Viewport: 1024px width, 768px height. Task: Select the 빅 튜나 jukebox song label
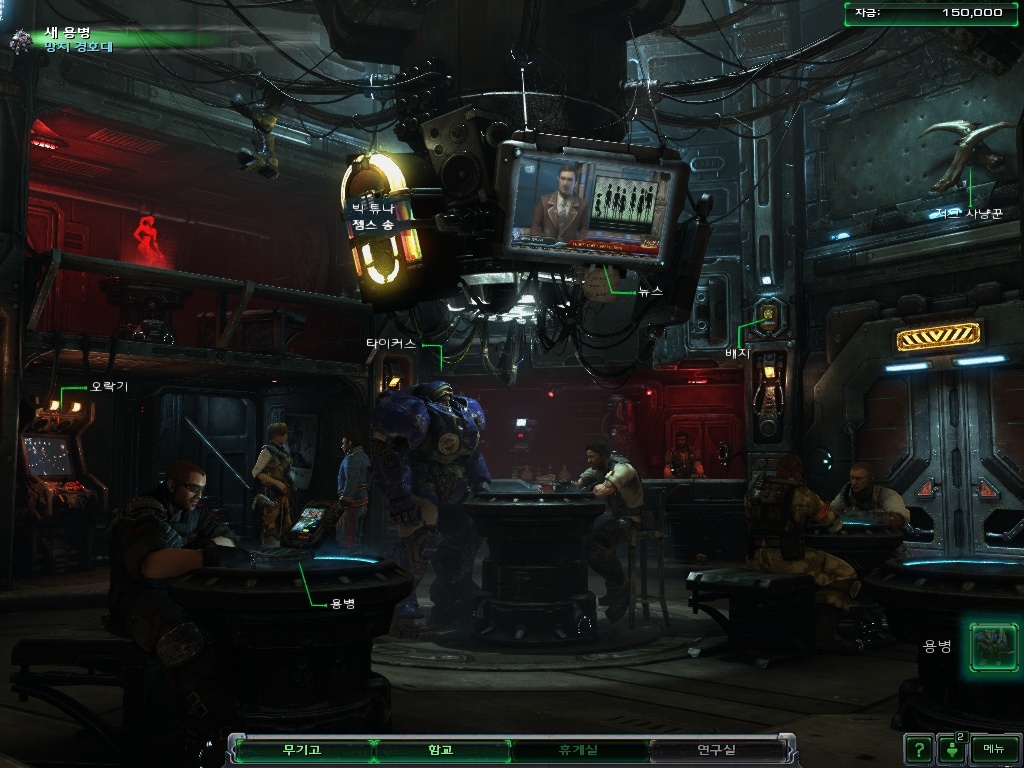coord(372,217)
